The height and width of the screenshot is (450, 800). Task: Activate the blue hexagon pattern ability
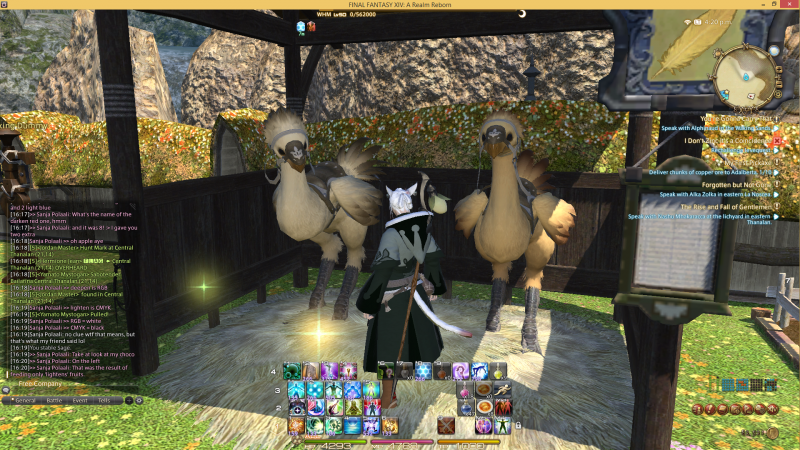(x=424, y=371)
